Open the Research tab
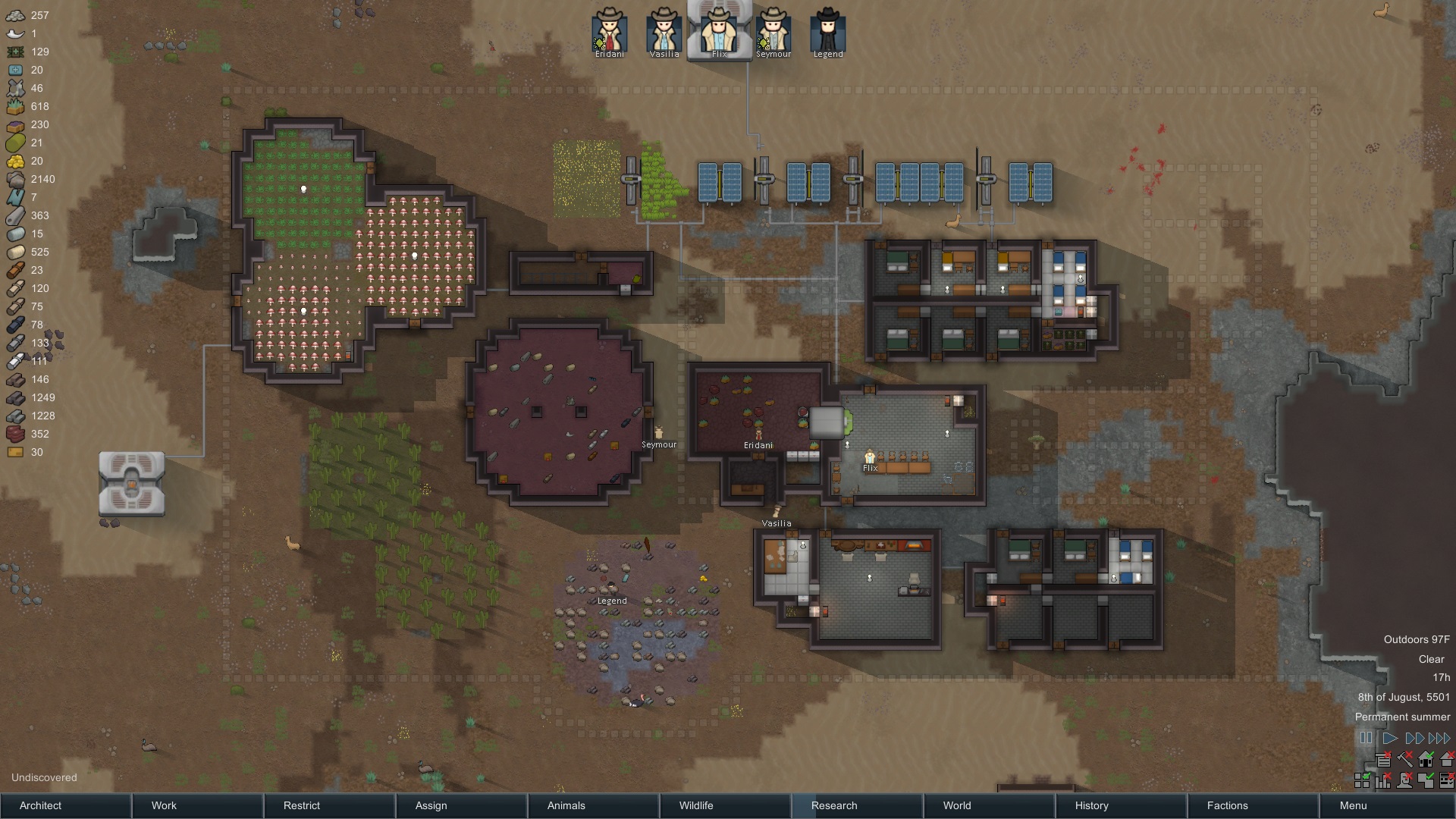The height and width of the screenshot is (819, 1456). (x=857, y=805)
